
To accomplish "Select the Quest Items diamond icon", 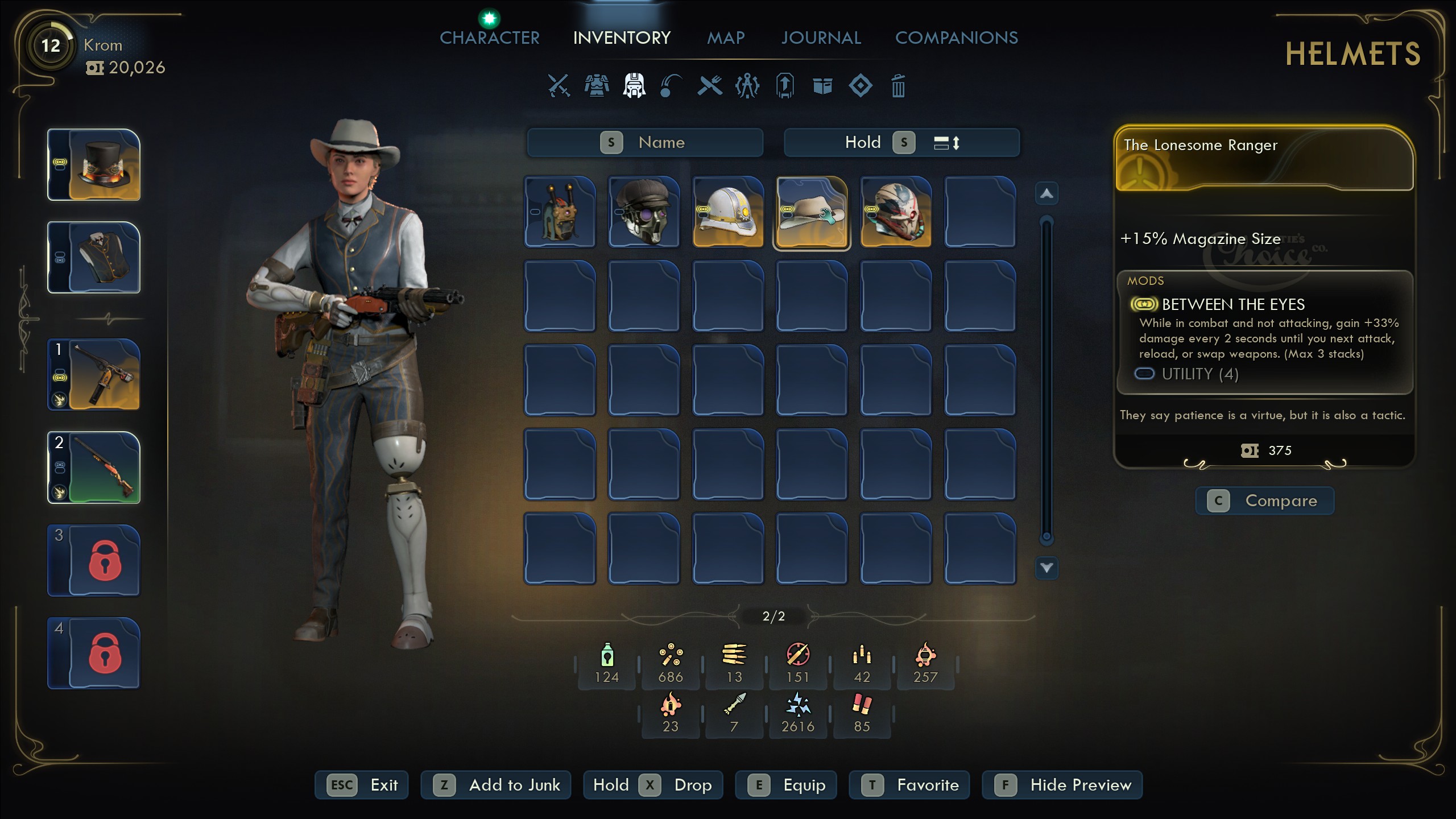I will click(x=860, y=86).
